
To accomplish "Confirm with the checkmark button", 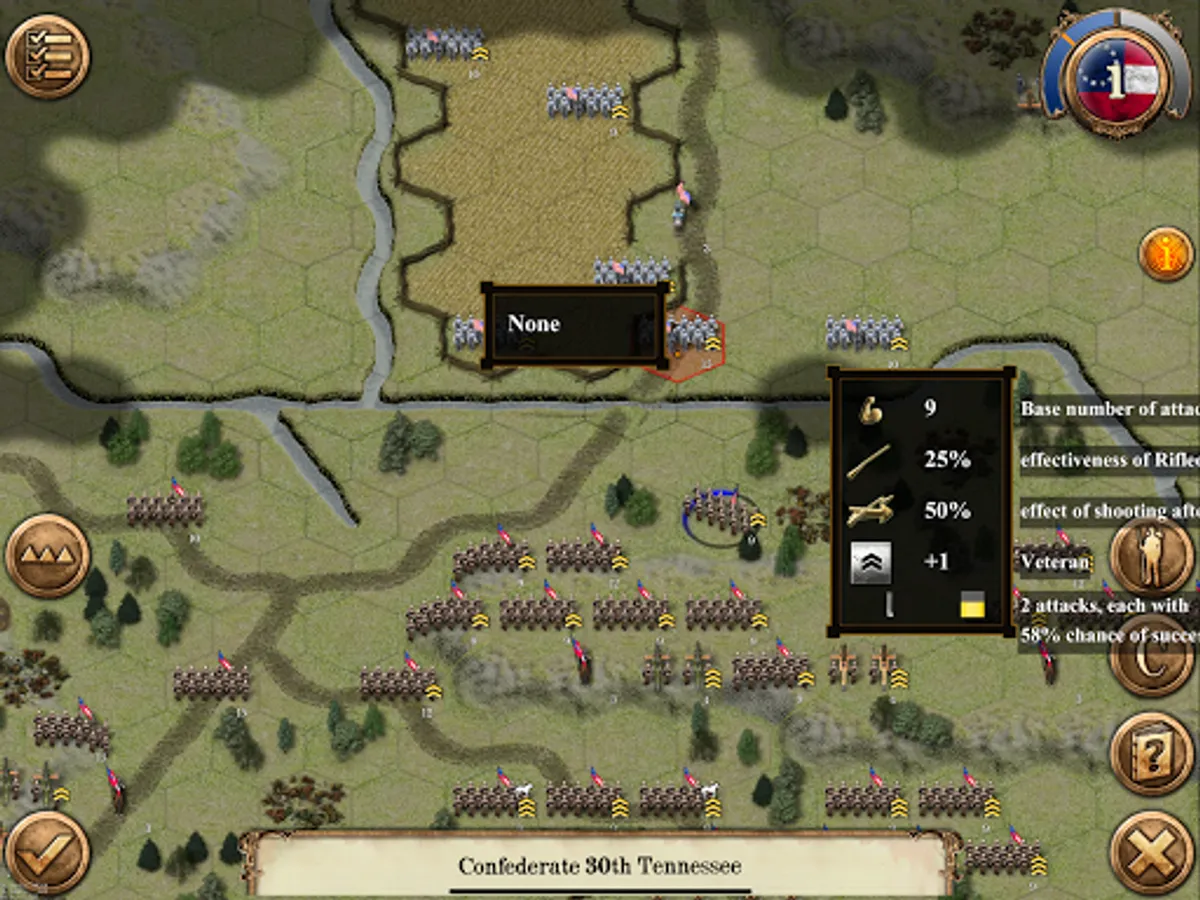I will (x=47, y=852).
